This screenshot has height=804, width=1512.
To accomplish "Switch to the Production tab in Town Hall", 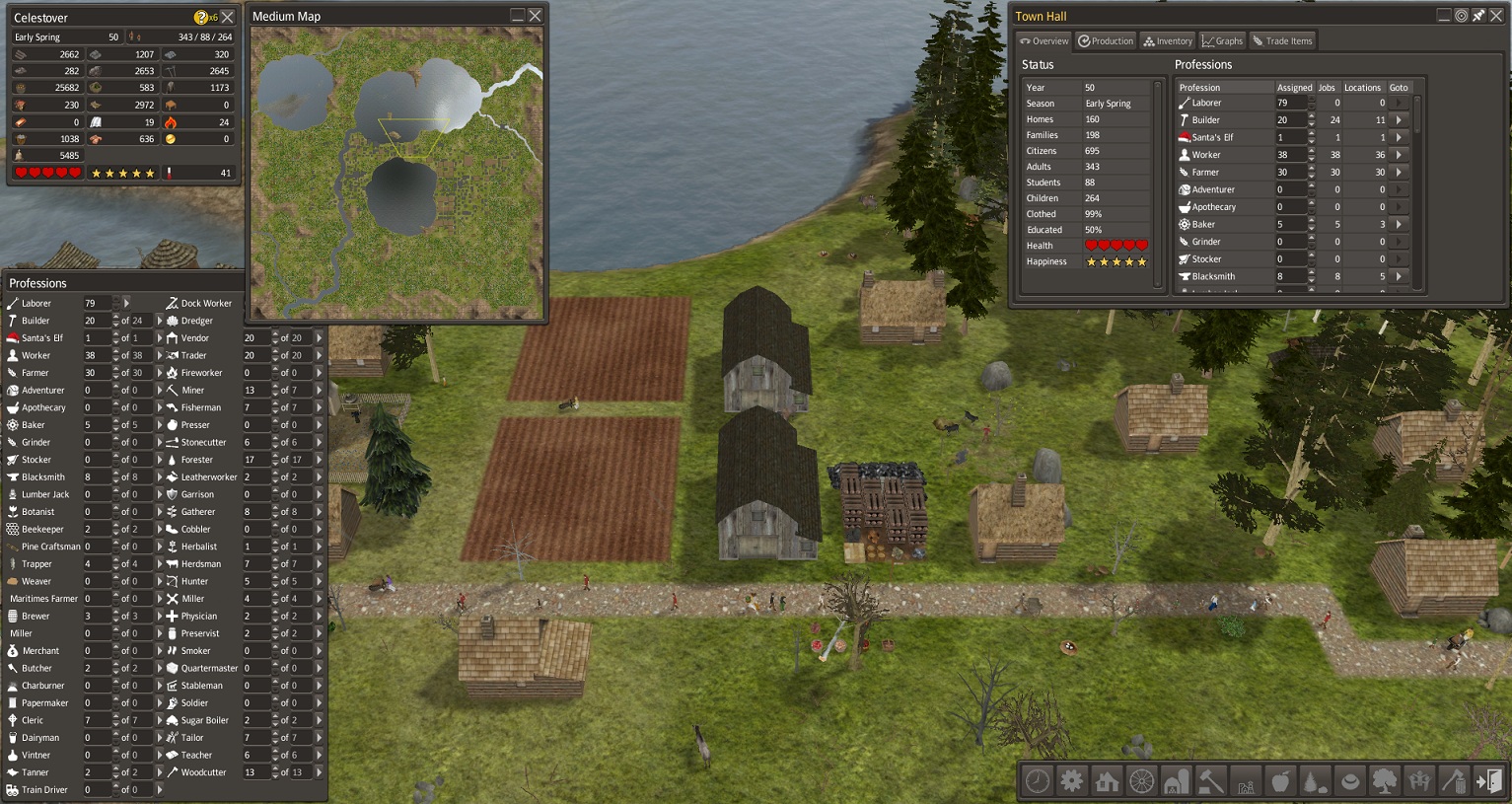I will [1106, 41].
